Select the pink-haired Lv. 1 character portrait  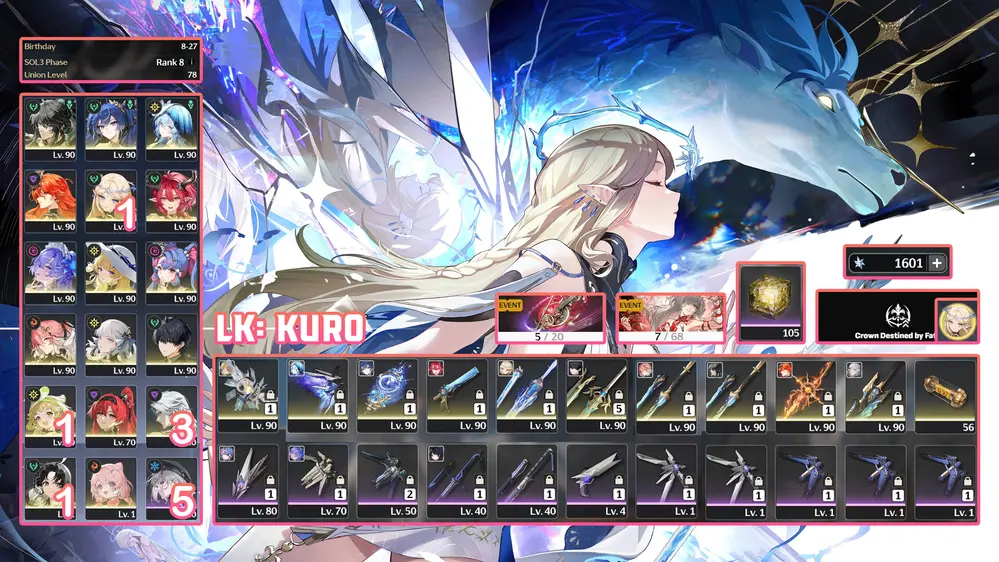tap(113, 488)
